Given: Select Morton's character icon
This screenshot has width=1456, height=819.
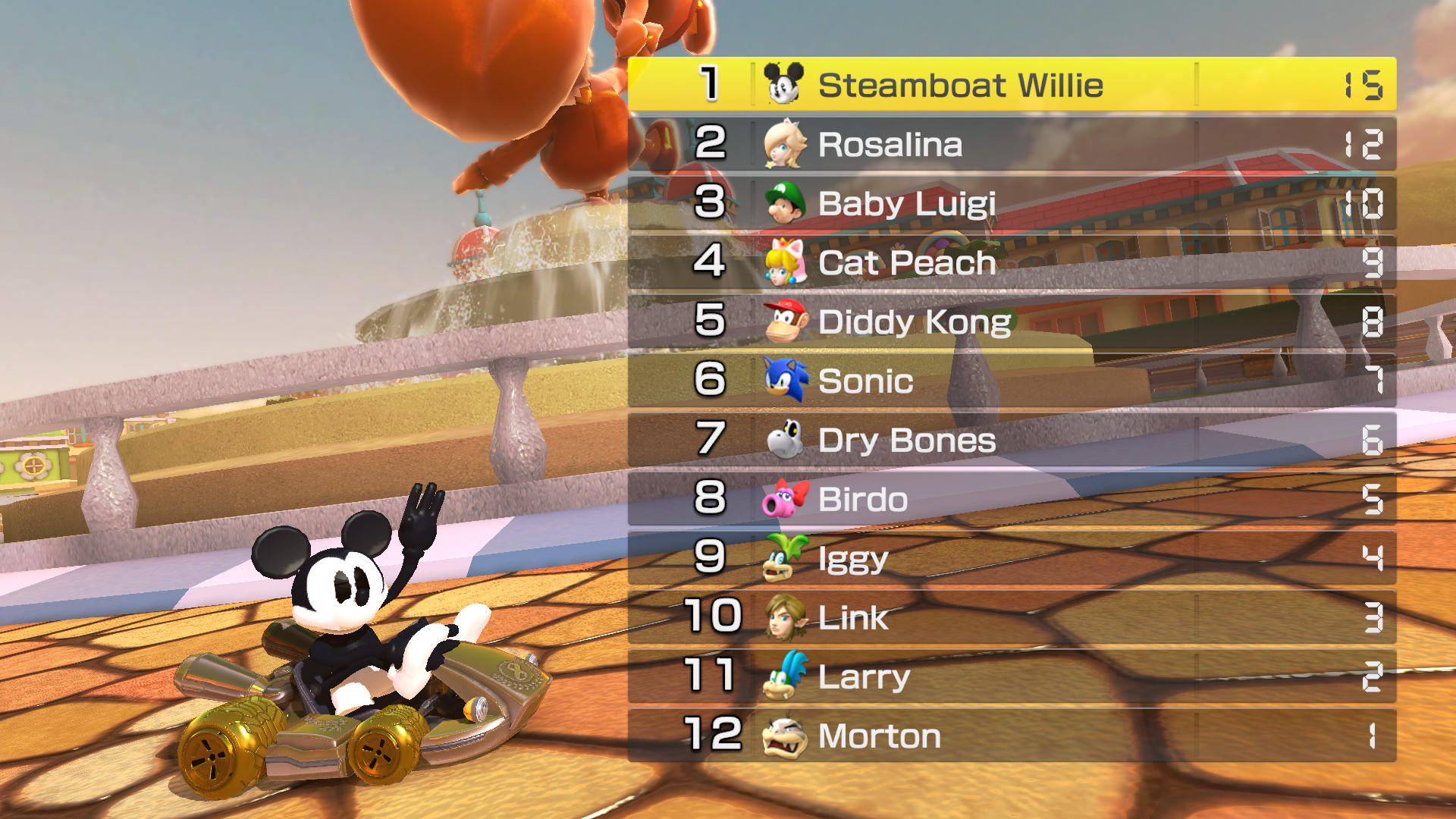Looking at the screenshot, I should 785,736.
